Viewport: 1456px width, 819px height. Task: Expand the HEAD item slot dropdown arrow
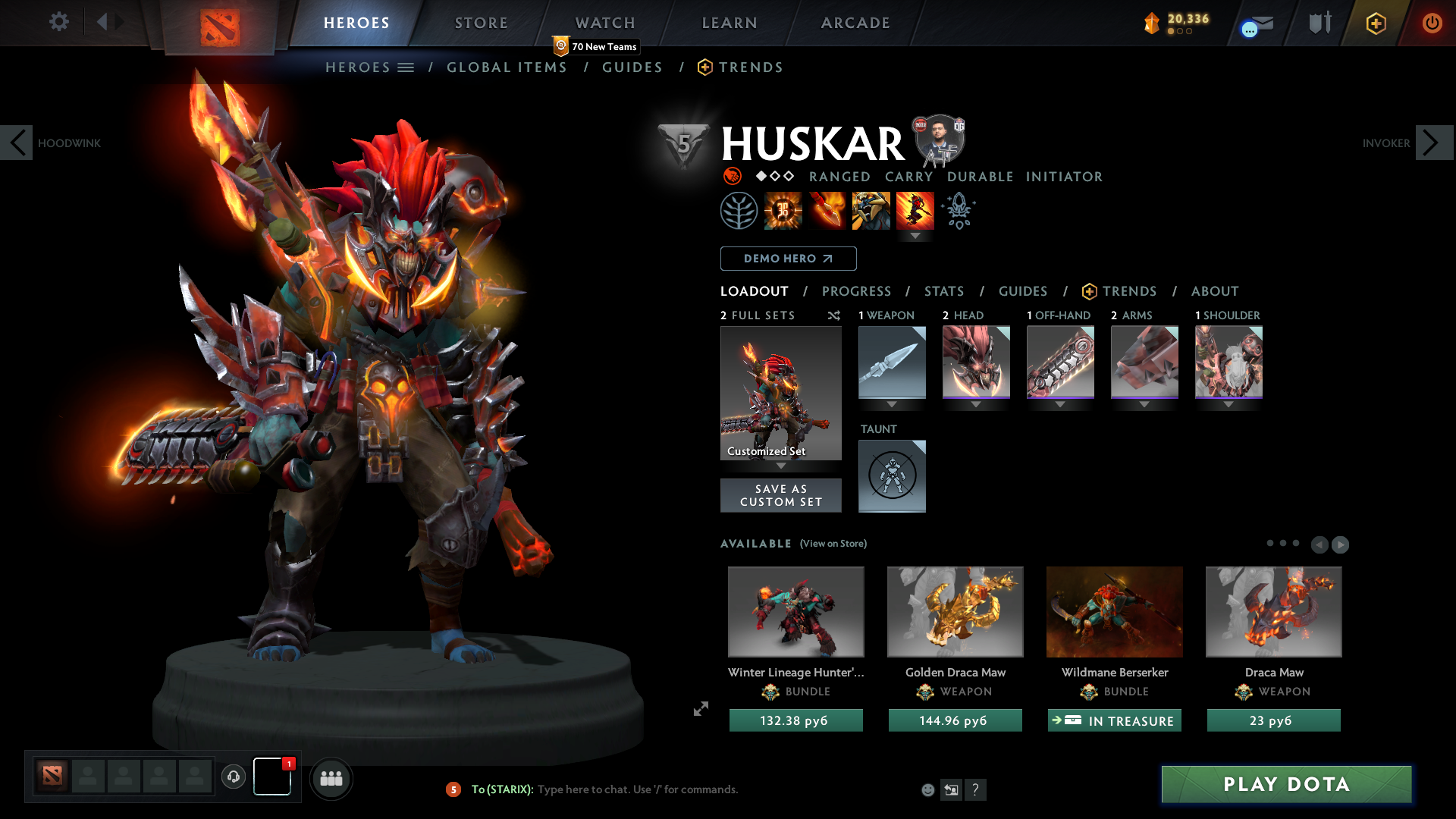[x=976, y=404]
